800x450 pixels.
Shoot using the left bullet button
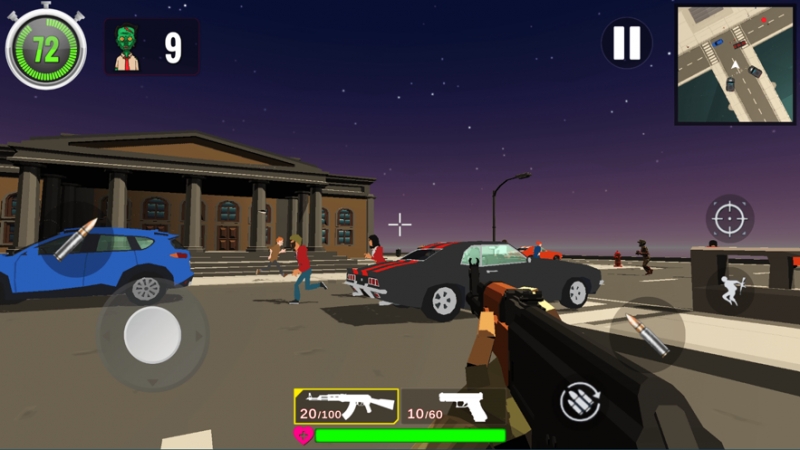click(77, 239)
